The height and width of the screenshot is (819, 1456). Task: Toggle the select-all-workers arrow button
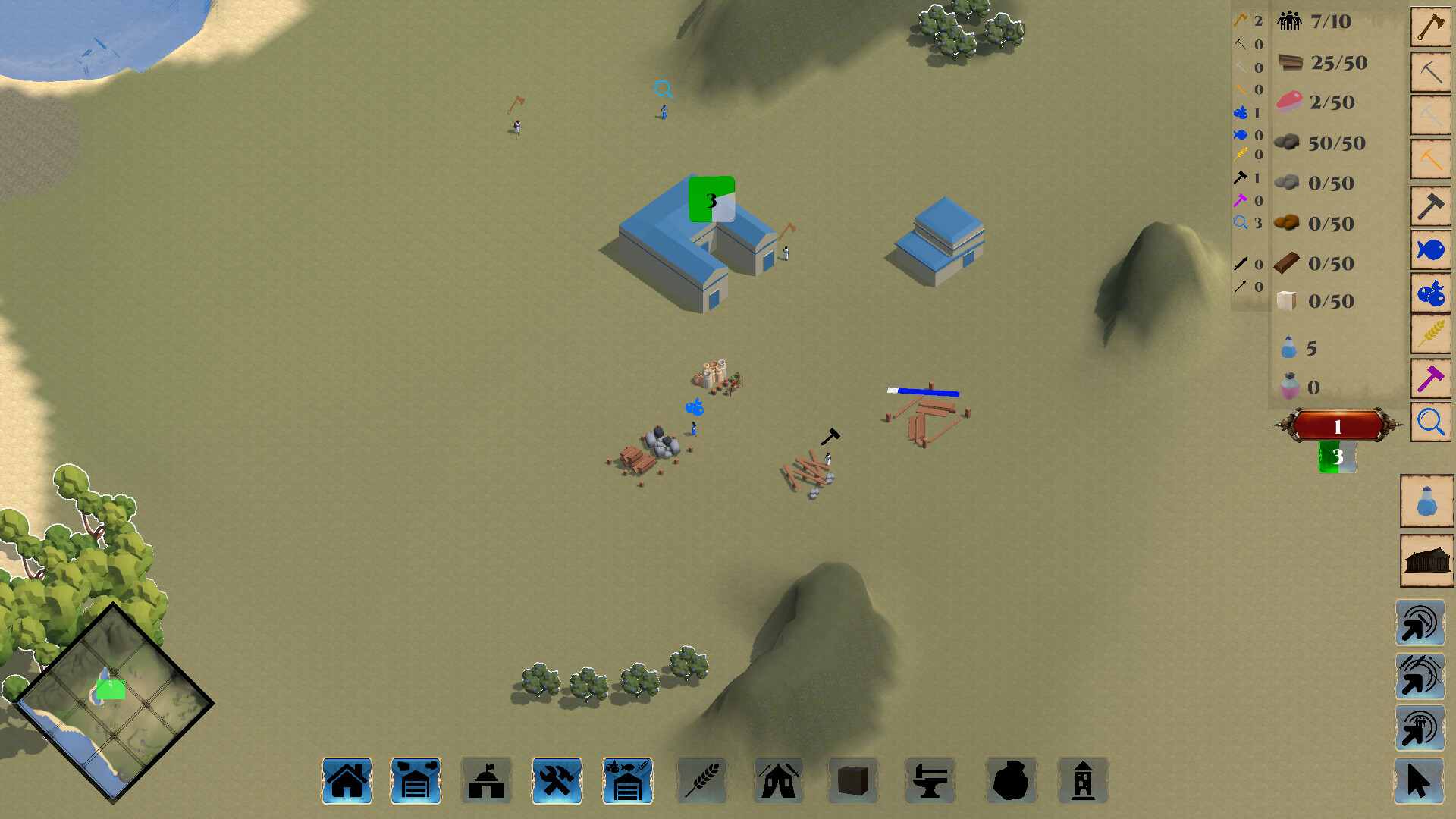(x=1420, y=622)
